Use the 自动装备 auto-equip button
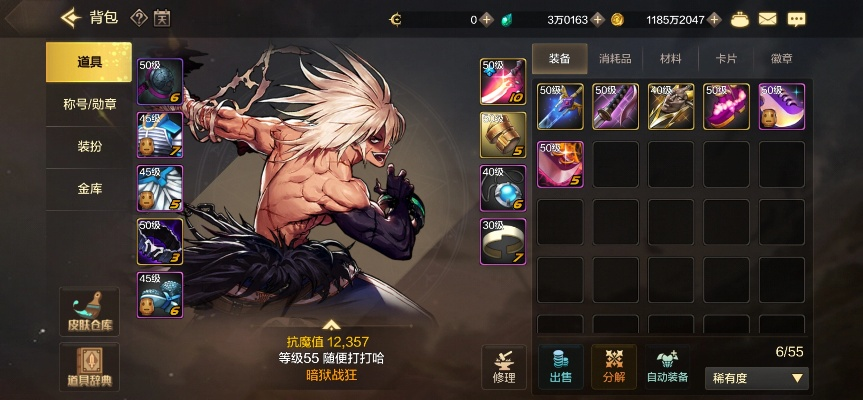Screen dimensions: 863x400 point(667,366)
